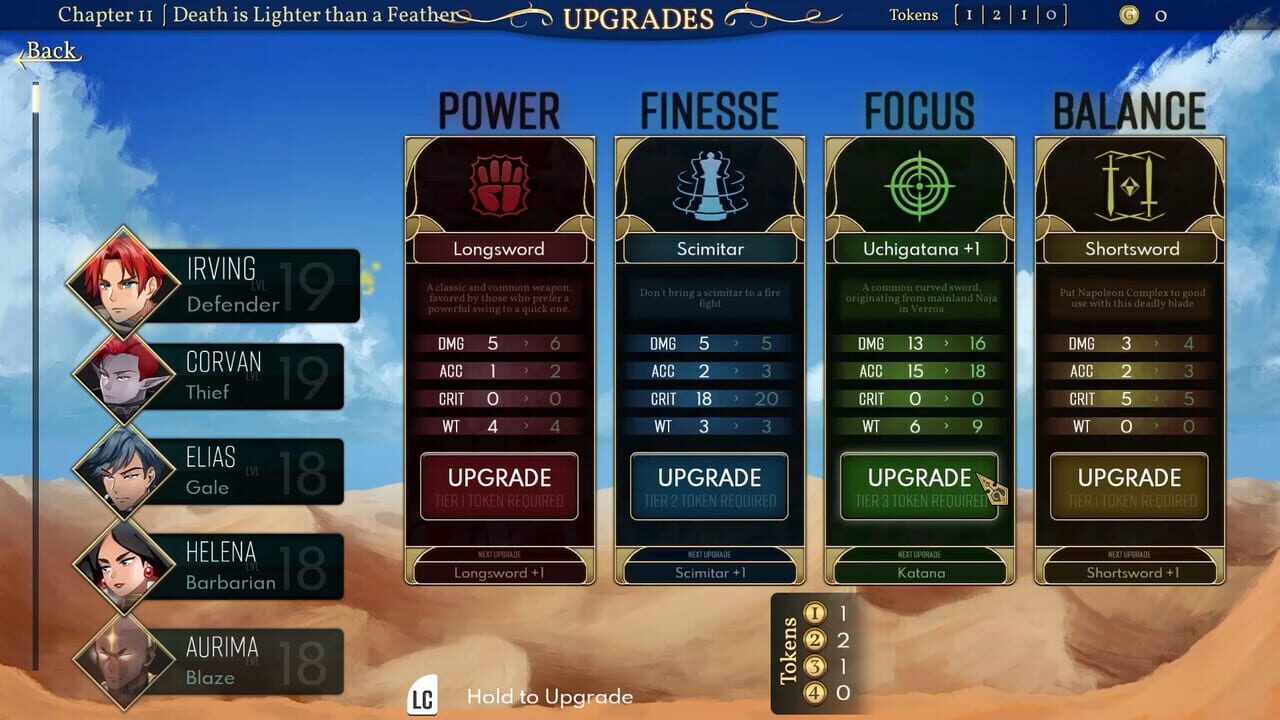Click the chapter title Death is Lighter than a Feather
Viewport: 1280px width, 720px height.
tap(314, 15)
